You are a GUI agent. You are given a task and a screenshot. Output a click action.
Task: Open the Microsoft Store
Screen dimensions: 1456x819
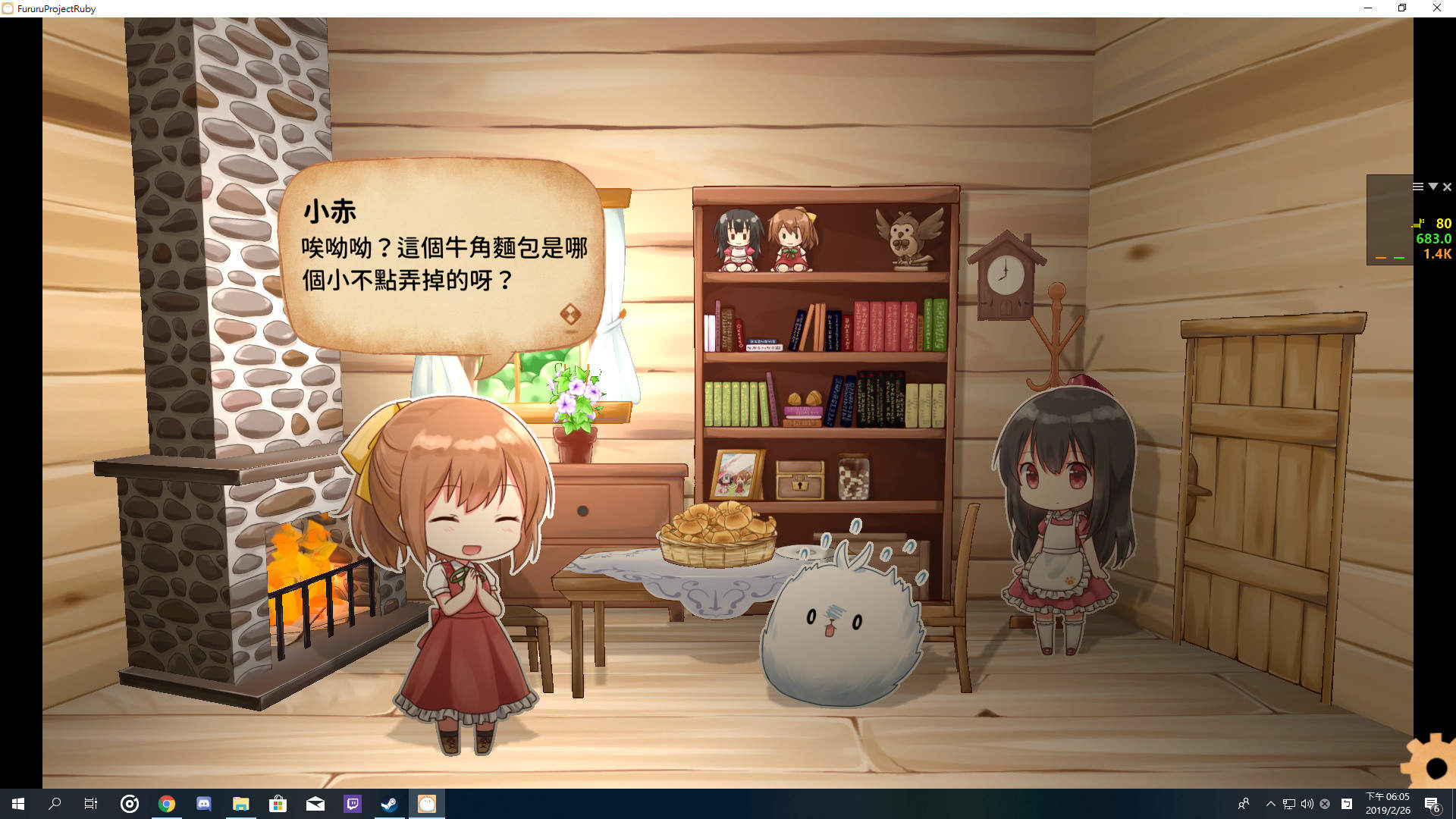tap(278, 805)
